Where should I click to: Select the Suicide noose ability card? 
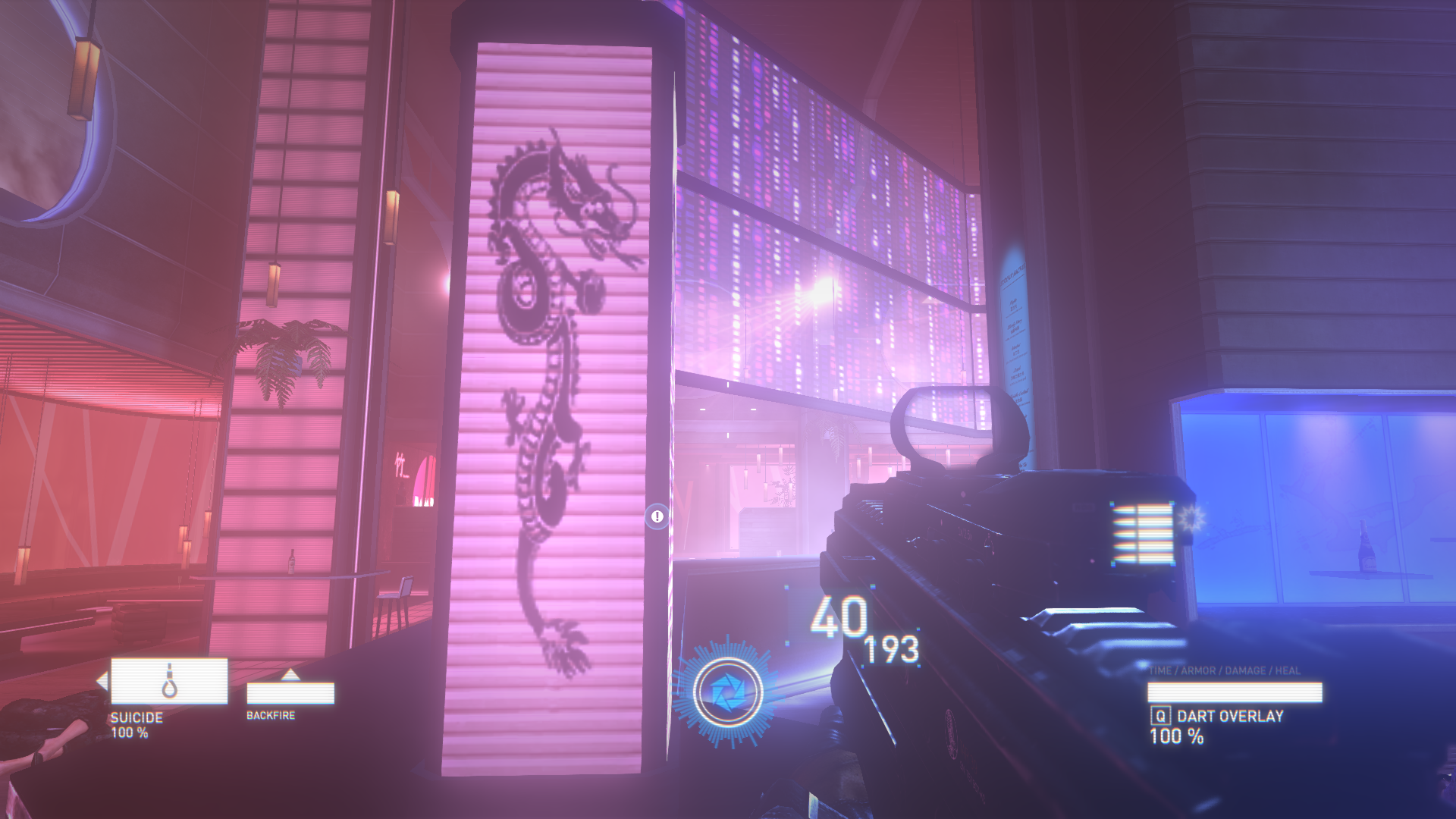pyautogui.click(x=169, y=681)
